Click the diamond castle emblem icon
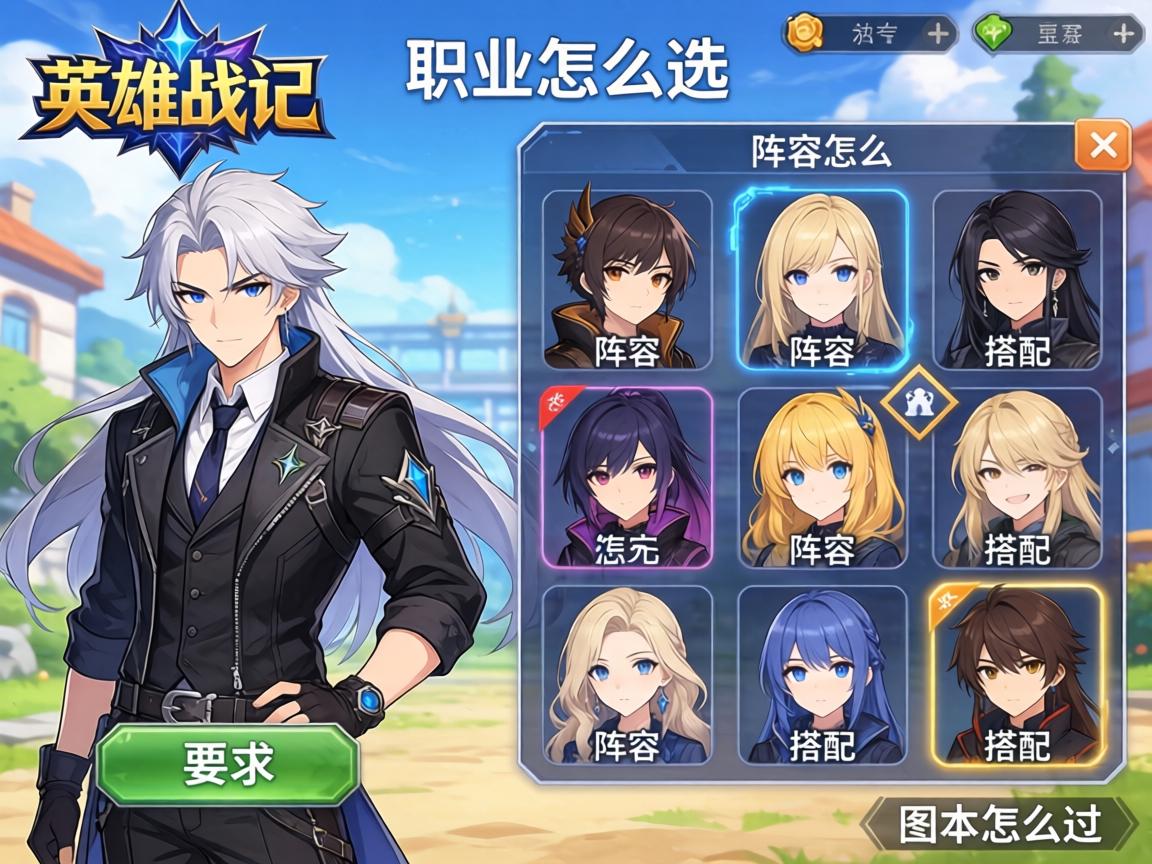This screenshot has width=1152, height=864. (919, 402)
